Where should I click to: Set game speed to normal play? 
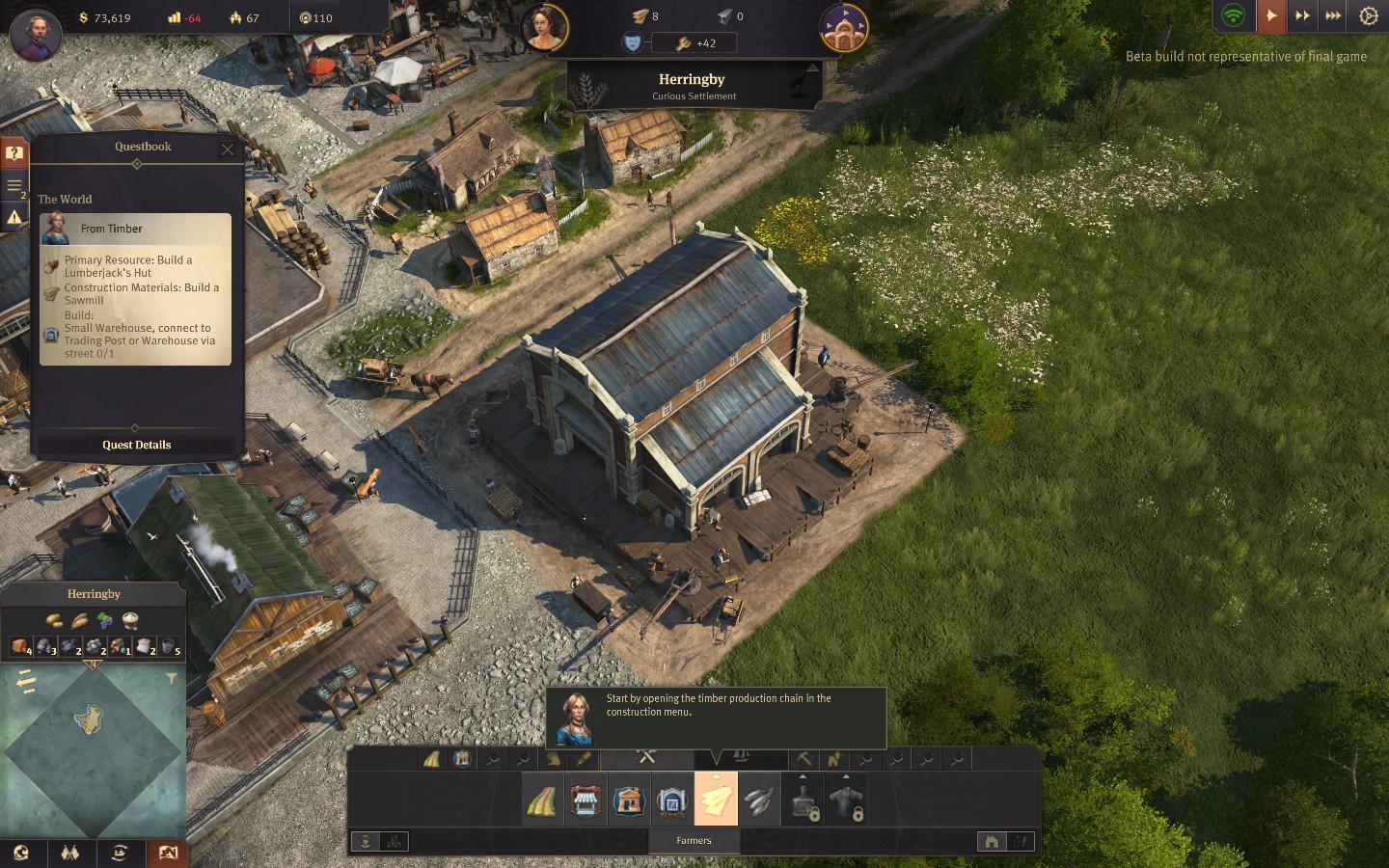coord(1271,15)
